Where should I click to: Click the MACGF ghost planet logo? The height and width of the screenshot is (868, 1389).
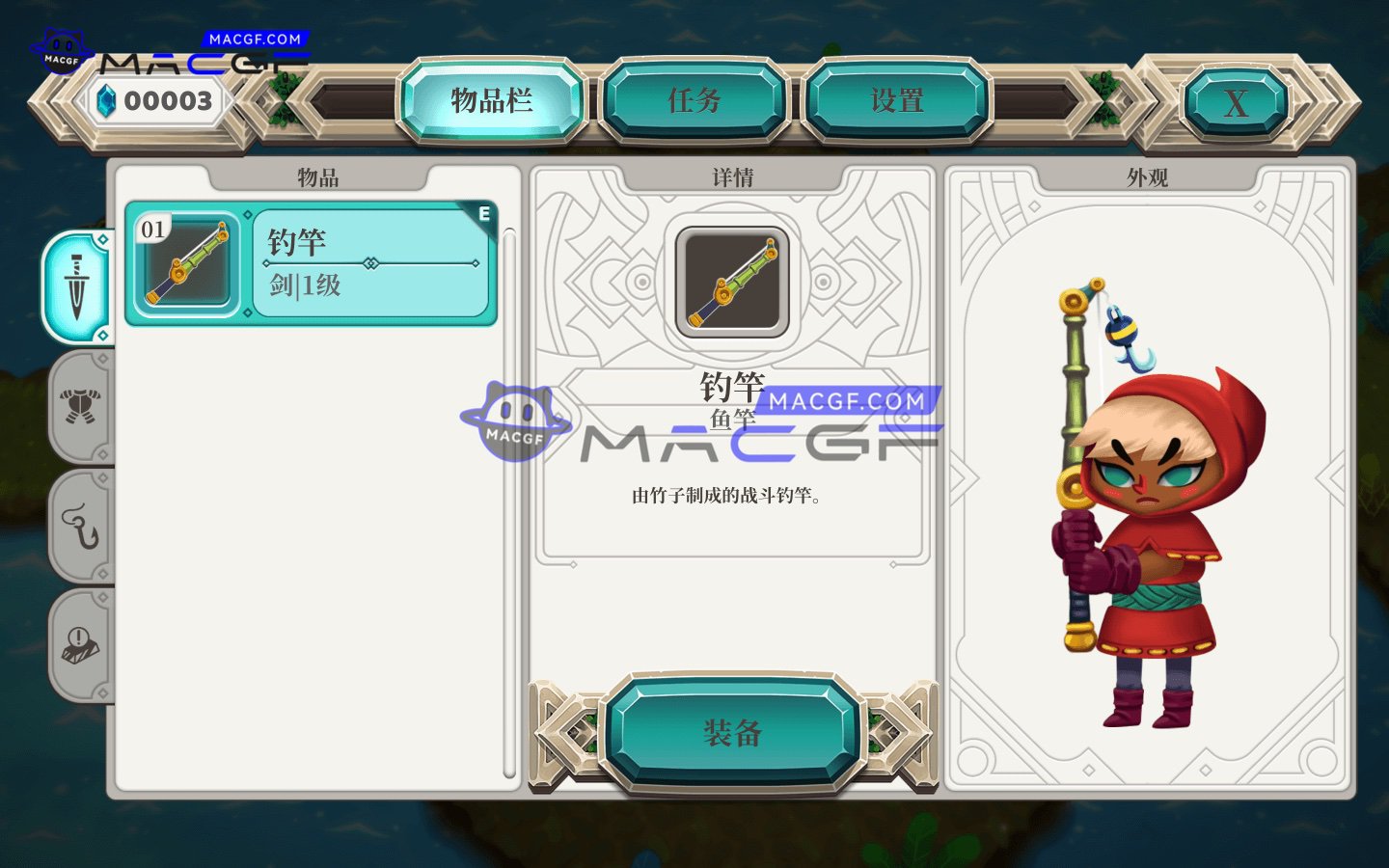point(61,48)
